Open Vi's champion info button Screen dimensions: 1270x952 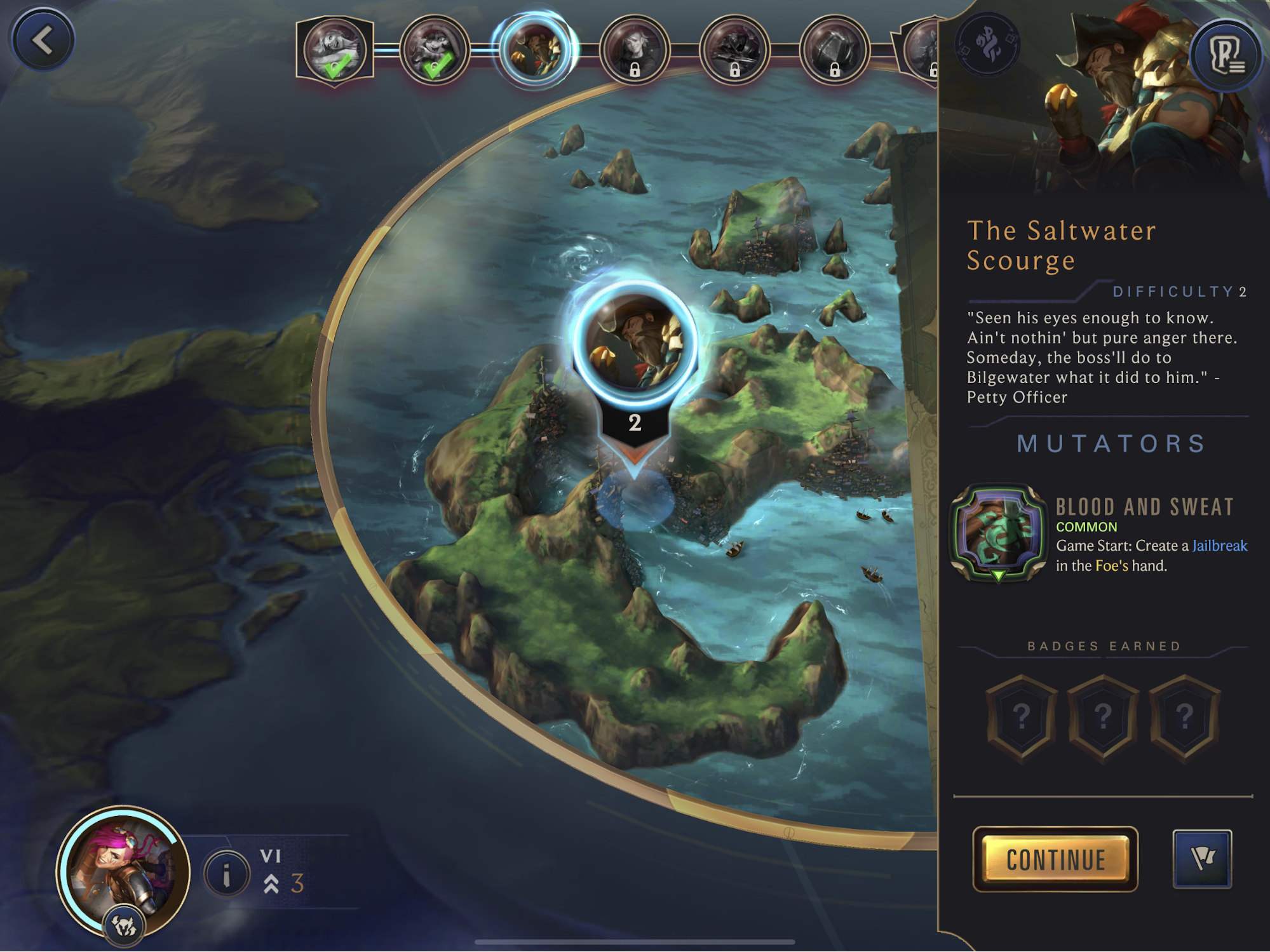pos(226,875)
